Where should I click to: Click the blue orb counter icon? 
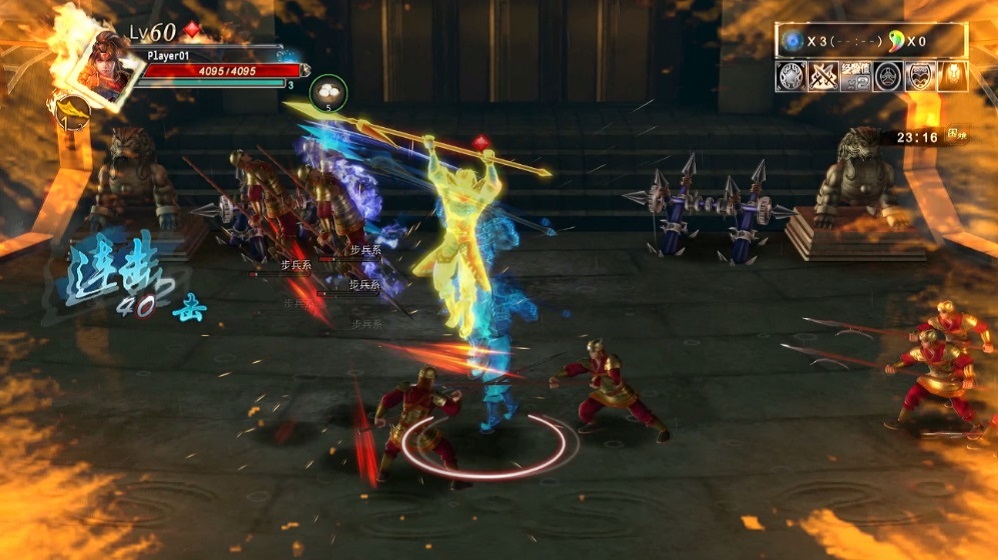pos(794,41)
